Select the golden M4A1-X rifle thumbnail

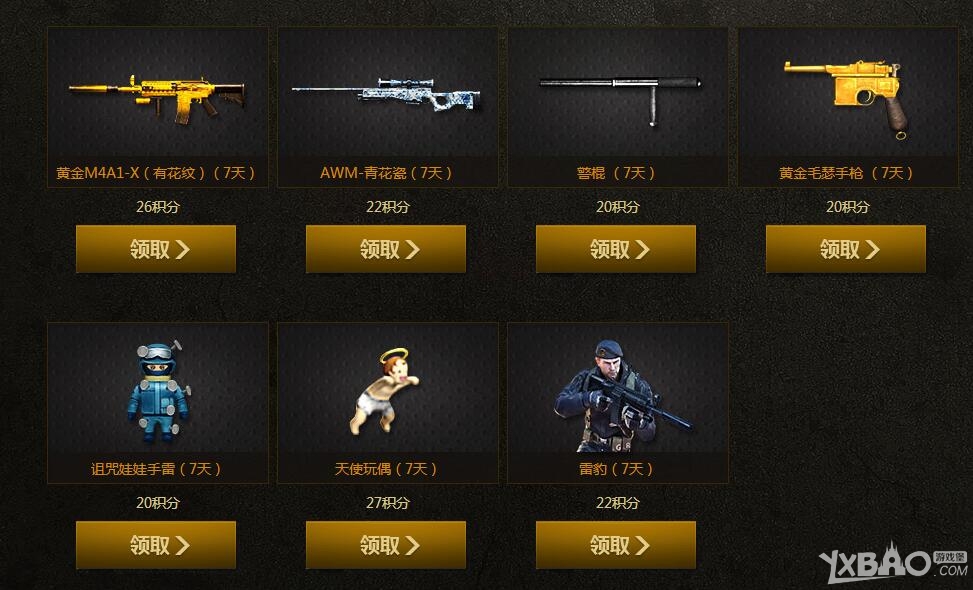tap(158, 94)
